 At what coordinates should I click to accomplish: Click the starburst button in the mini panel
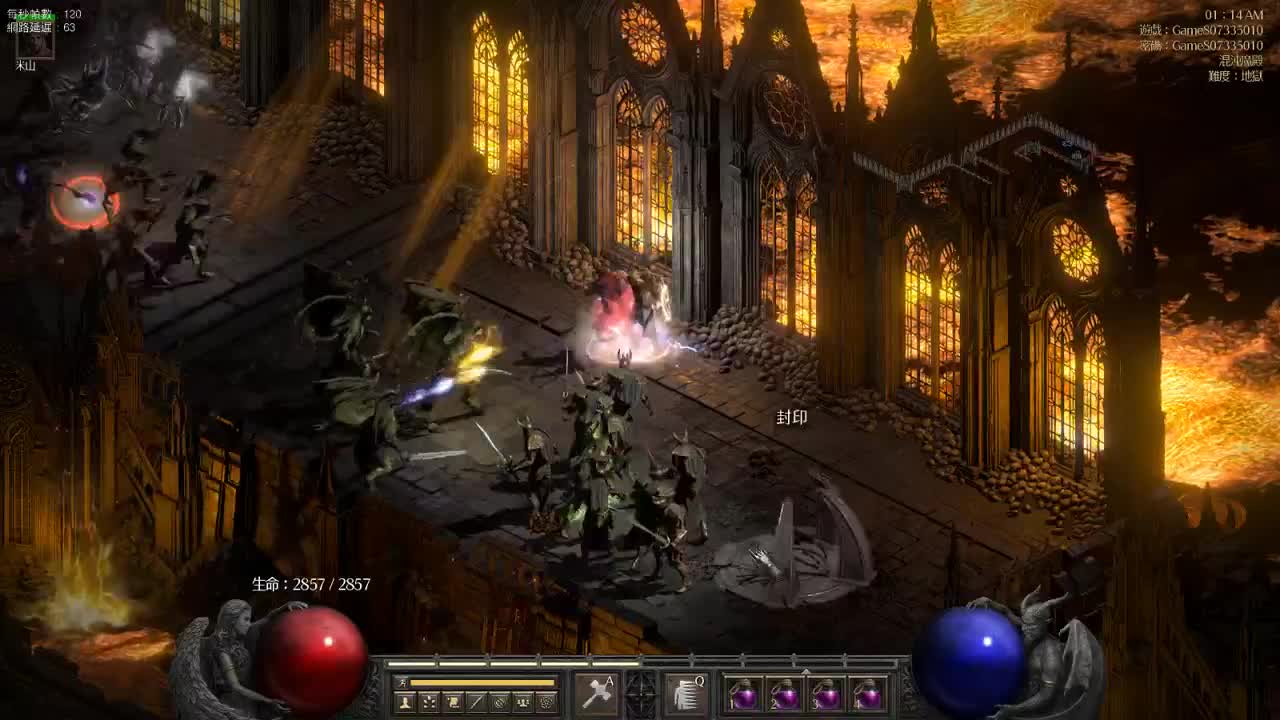click(x=429, y=702)
